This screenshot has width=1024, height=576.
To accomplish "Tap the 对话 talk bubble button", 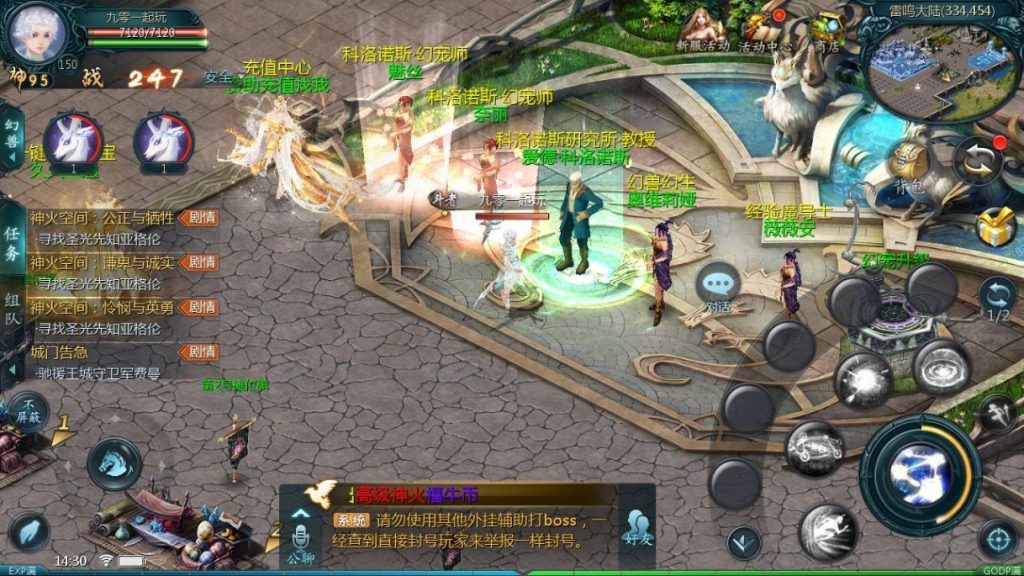I will pyautogui.click(x=719, y=286).
